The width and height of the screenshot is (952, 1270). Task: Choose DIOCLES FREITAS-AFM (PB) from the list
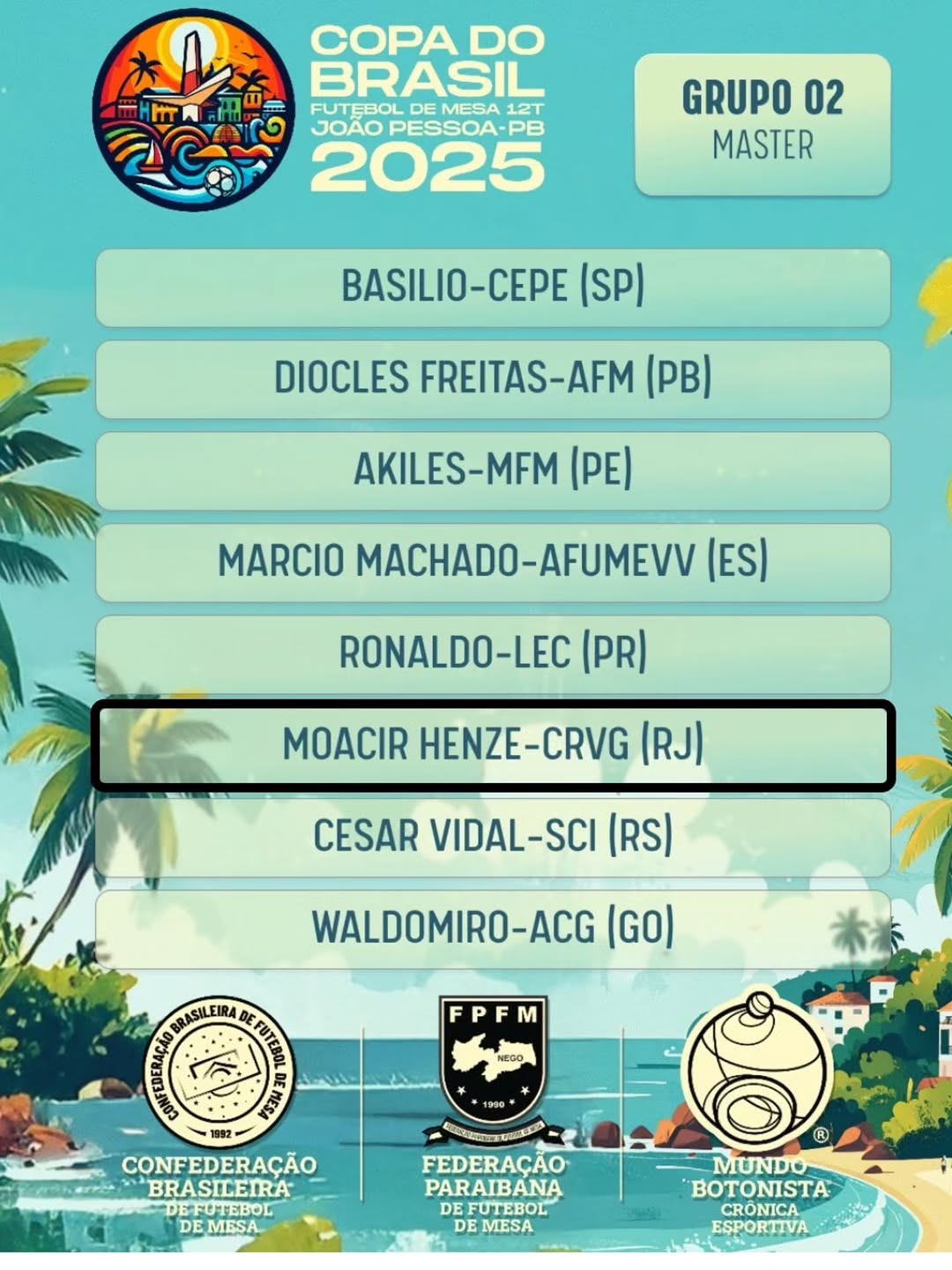tap(493, 379)
